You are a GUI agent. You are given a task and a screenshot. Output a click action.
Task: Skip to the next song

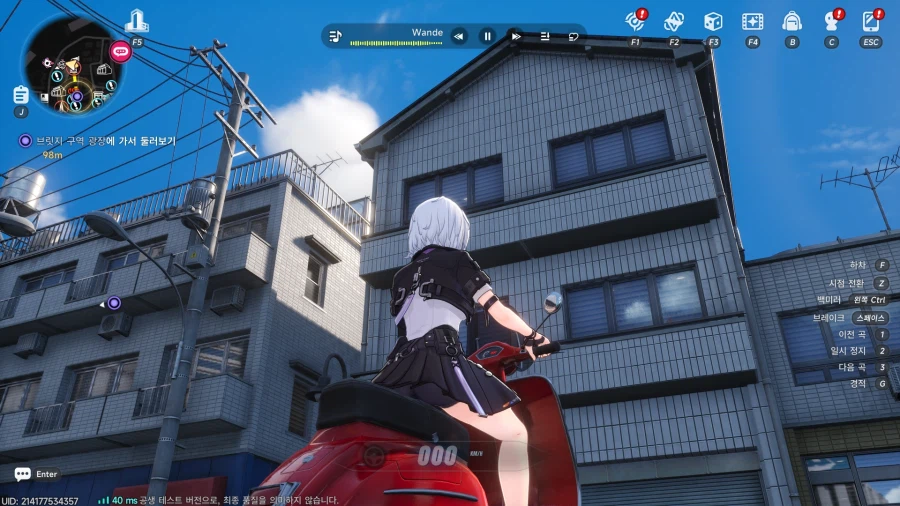point(516,36)
